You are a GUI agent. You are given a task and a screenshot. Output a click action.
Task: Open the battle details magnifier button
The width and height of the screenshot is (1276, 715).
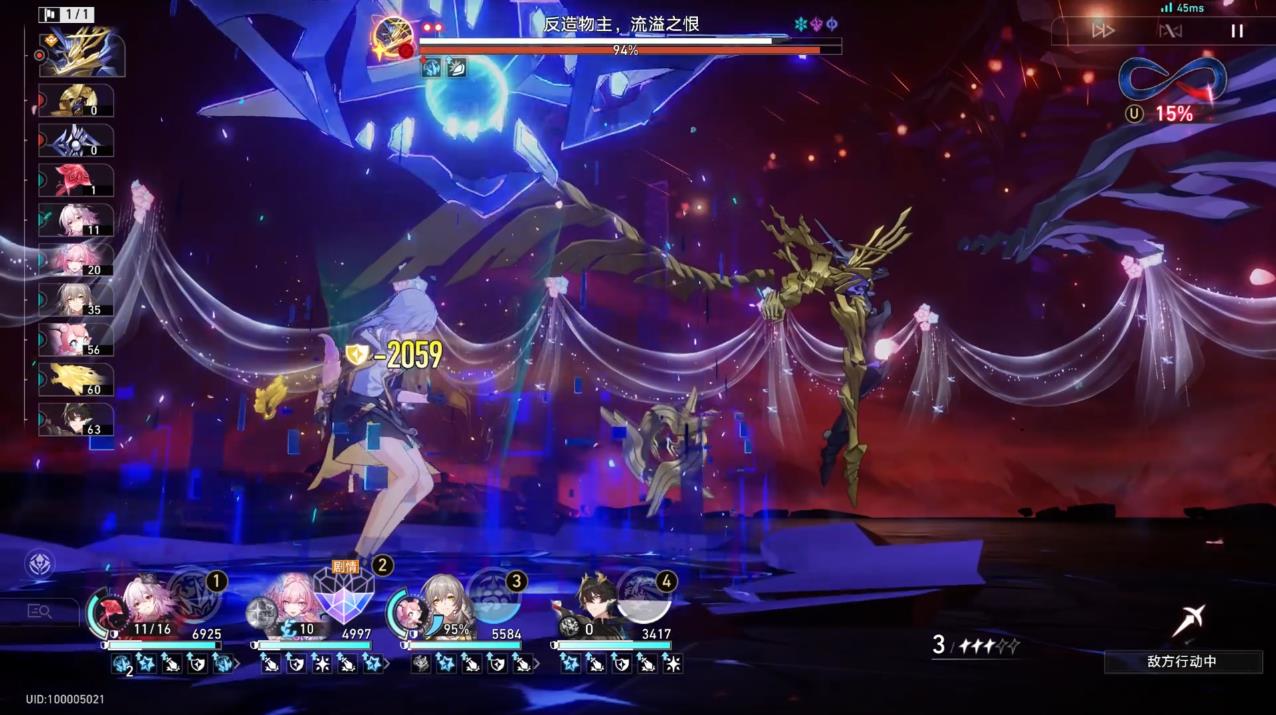(40, 611)
